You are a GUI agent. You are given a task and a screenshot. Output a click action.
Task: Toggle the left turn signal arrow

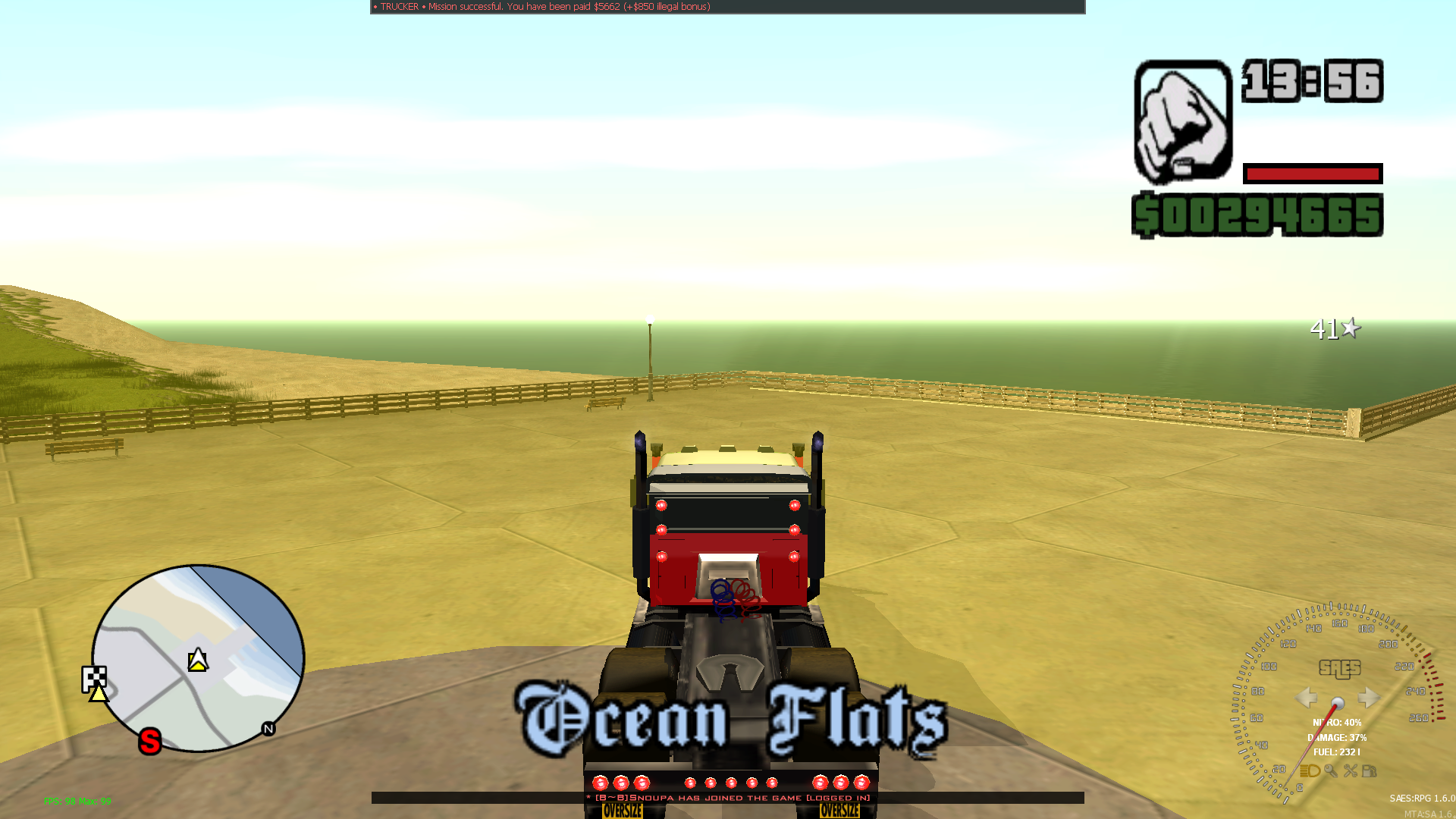point(1306,699)
